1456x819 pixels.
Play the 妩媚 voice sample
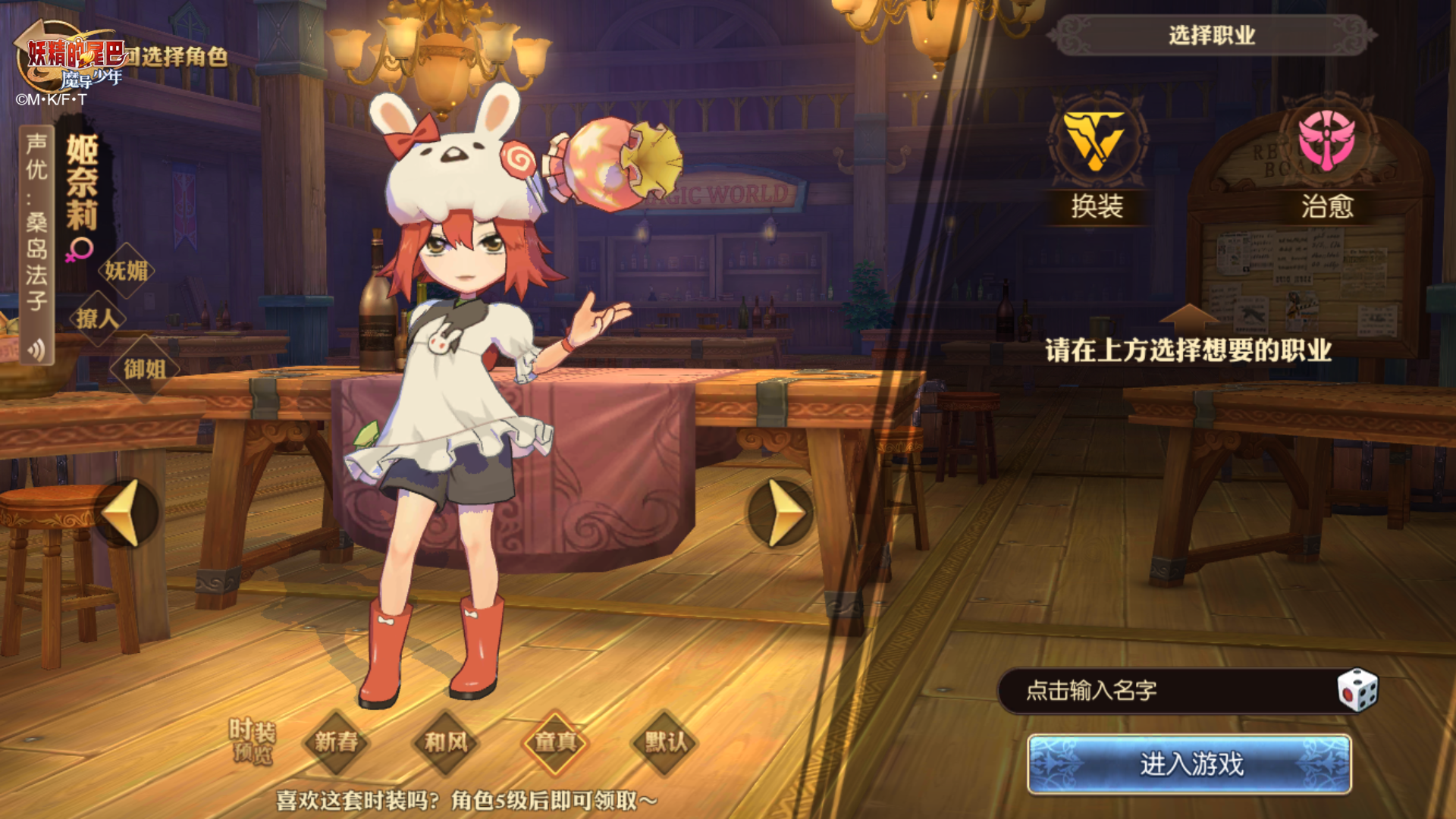point(126,271)
